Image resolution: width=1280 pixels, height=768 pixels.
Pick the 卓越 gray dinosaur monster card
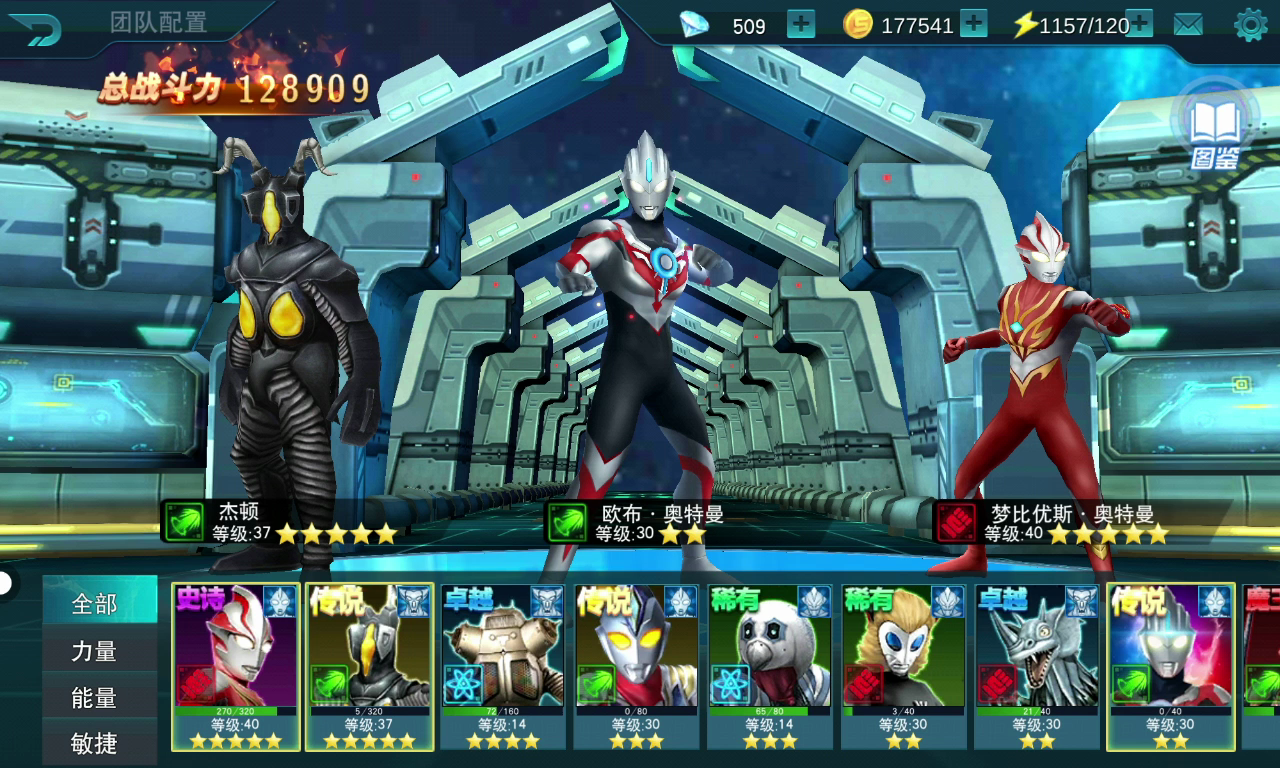[1037, 666]
